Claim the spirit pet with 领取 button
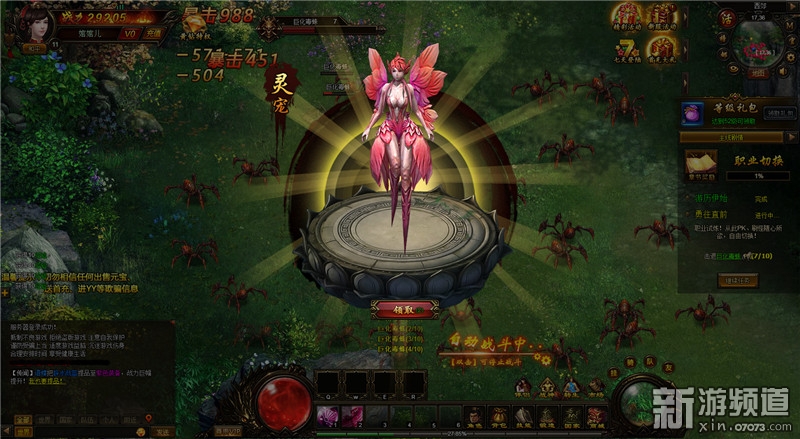The height and width of the screenshot is (439, 800). coord(399,309)
